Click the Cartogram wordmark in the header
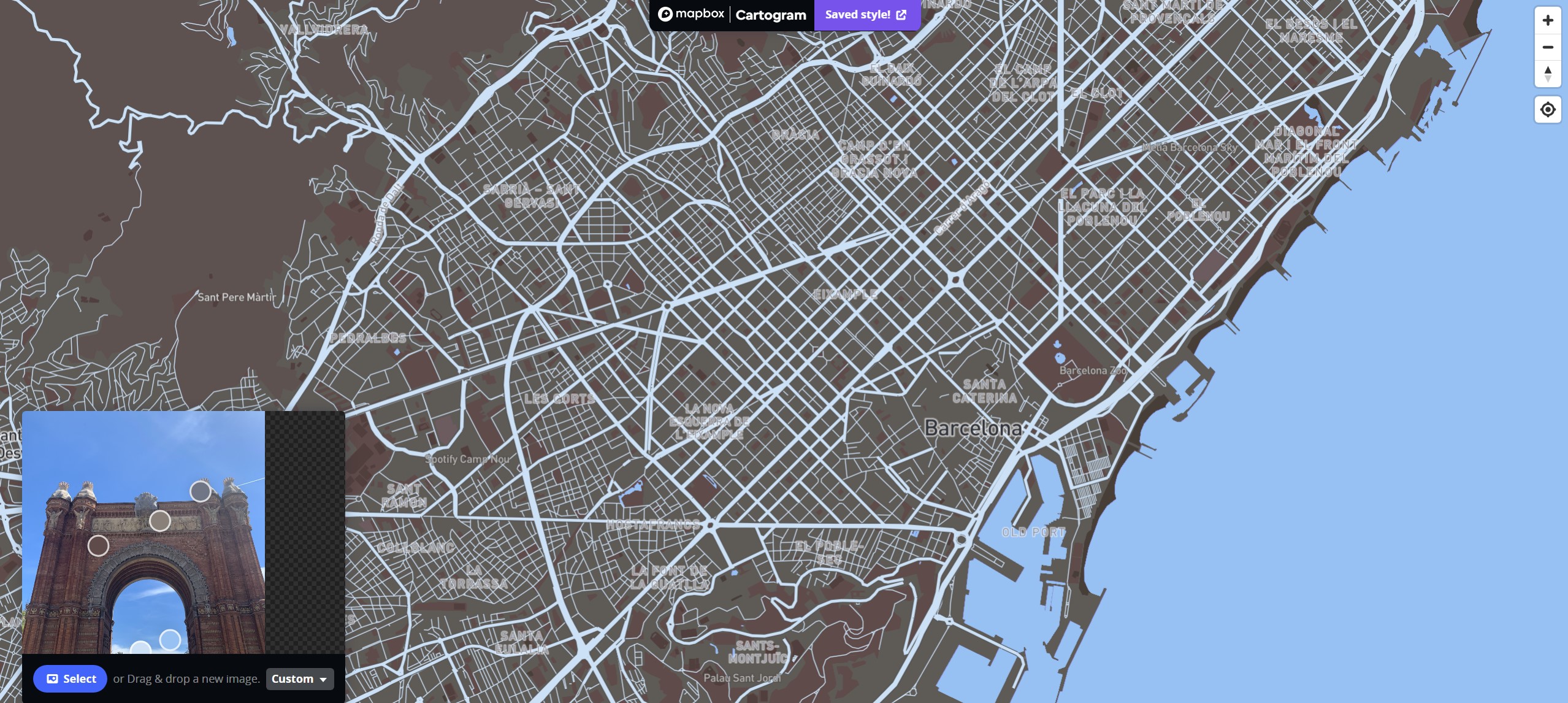Image resolution: width=1568 pixels, height=703 pixels. pyautogui.click(x=771, y=14)
